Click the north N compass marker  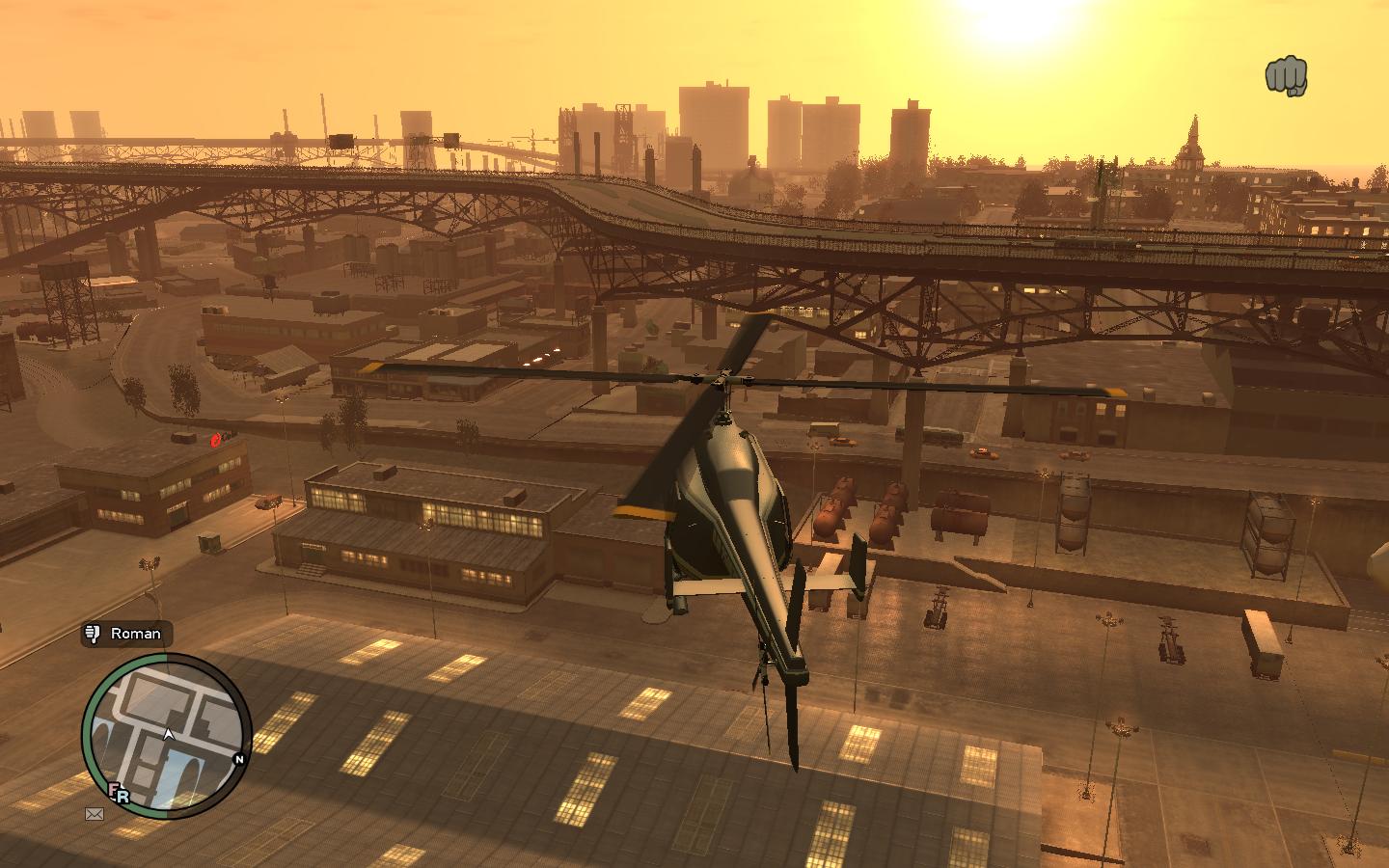[x=239, y=759]
